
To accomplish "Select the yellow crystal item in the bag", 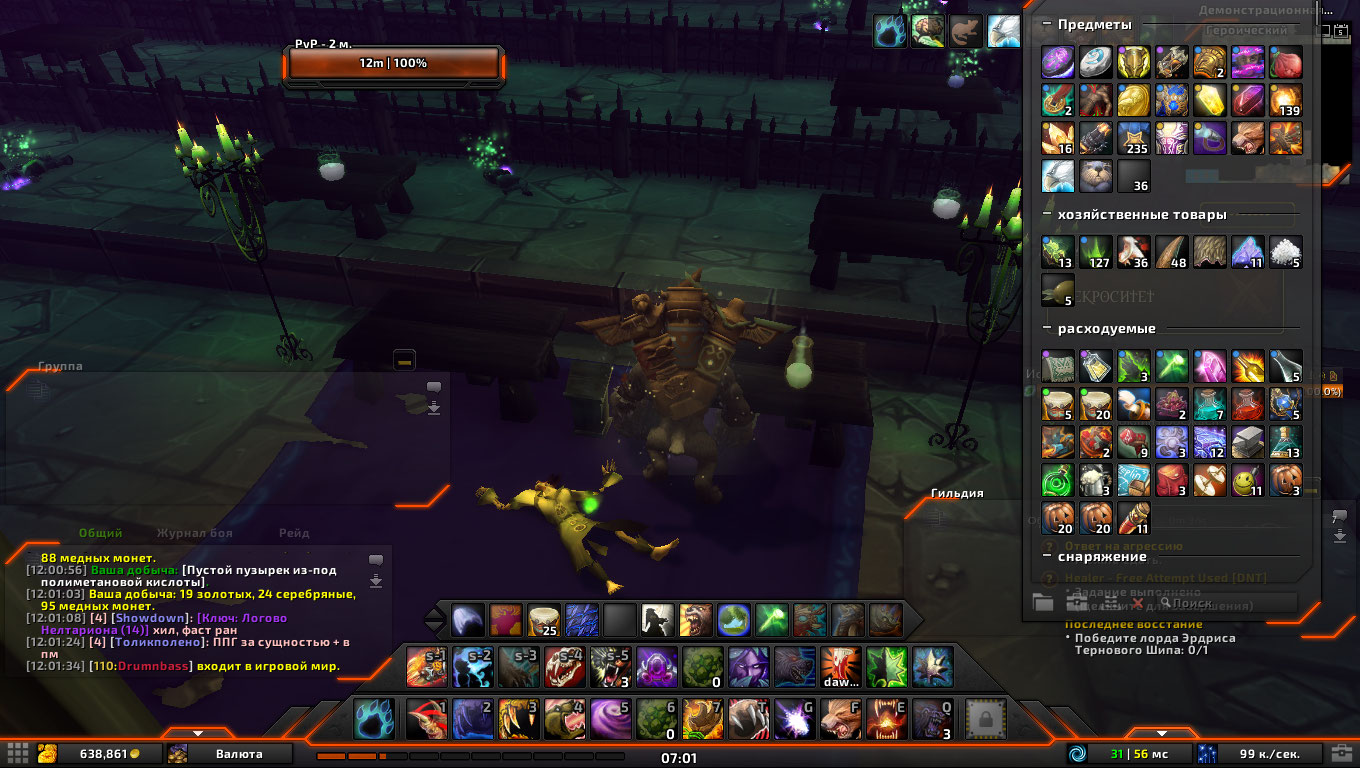I will click(1210, 100).
